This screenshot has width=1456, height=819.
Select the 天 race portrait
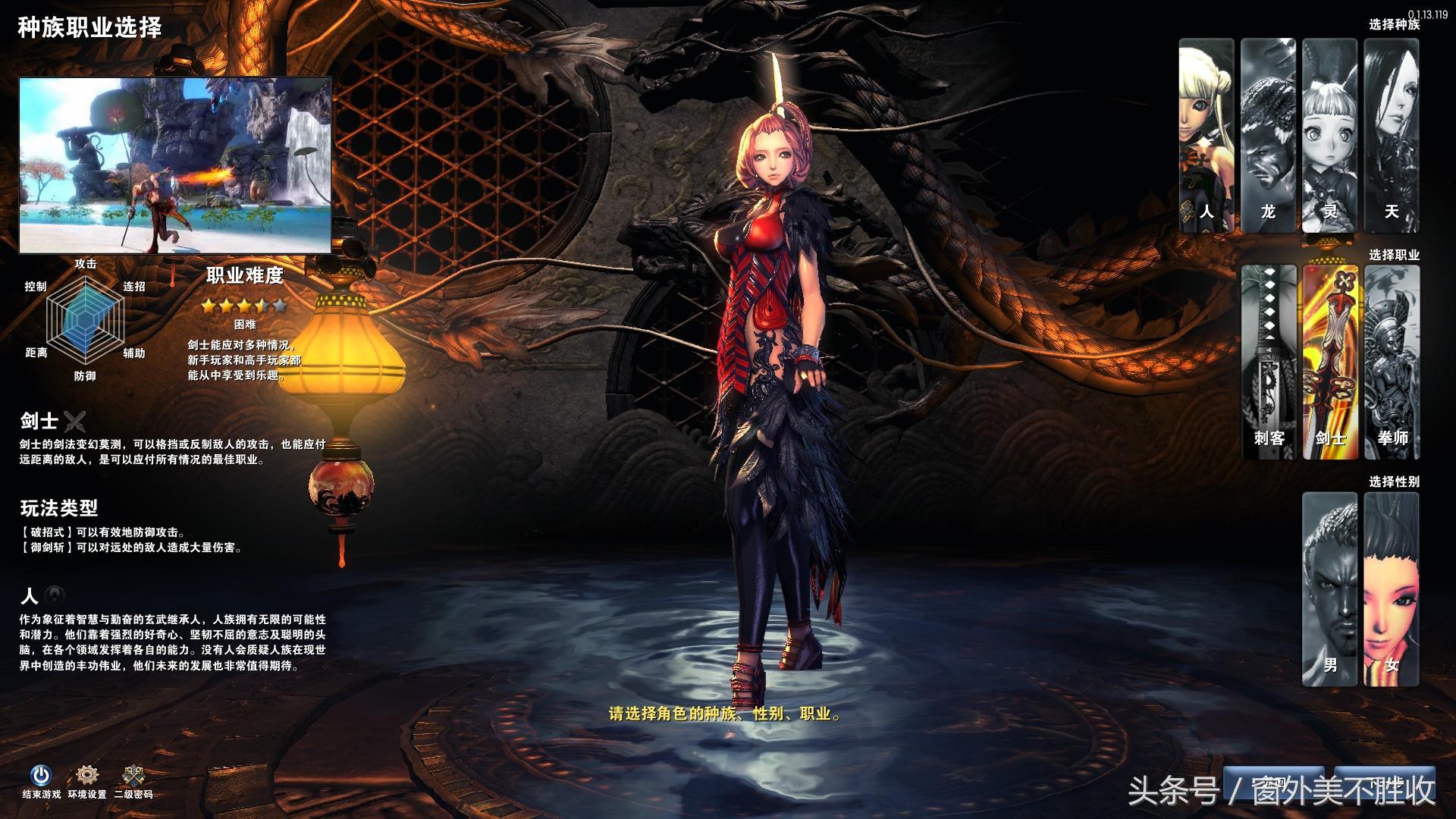click(1392, 135)
